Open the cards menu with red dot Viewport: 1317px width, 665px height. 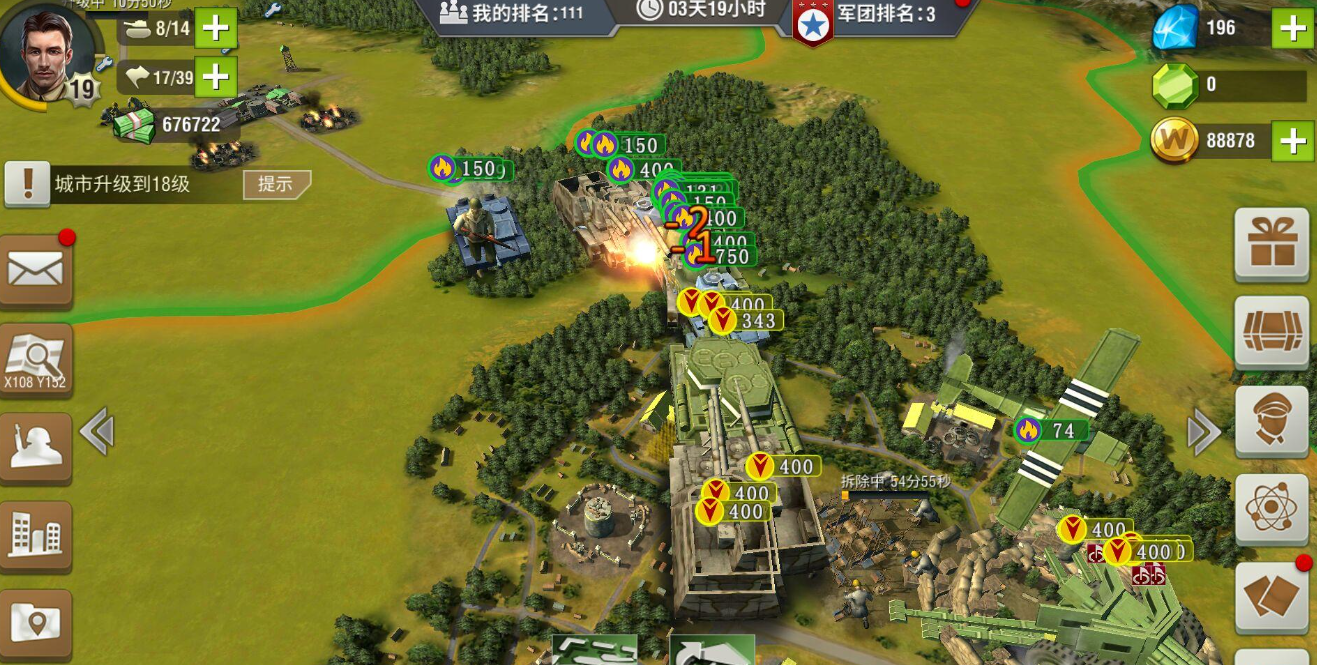click(x=1272, y=597)
